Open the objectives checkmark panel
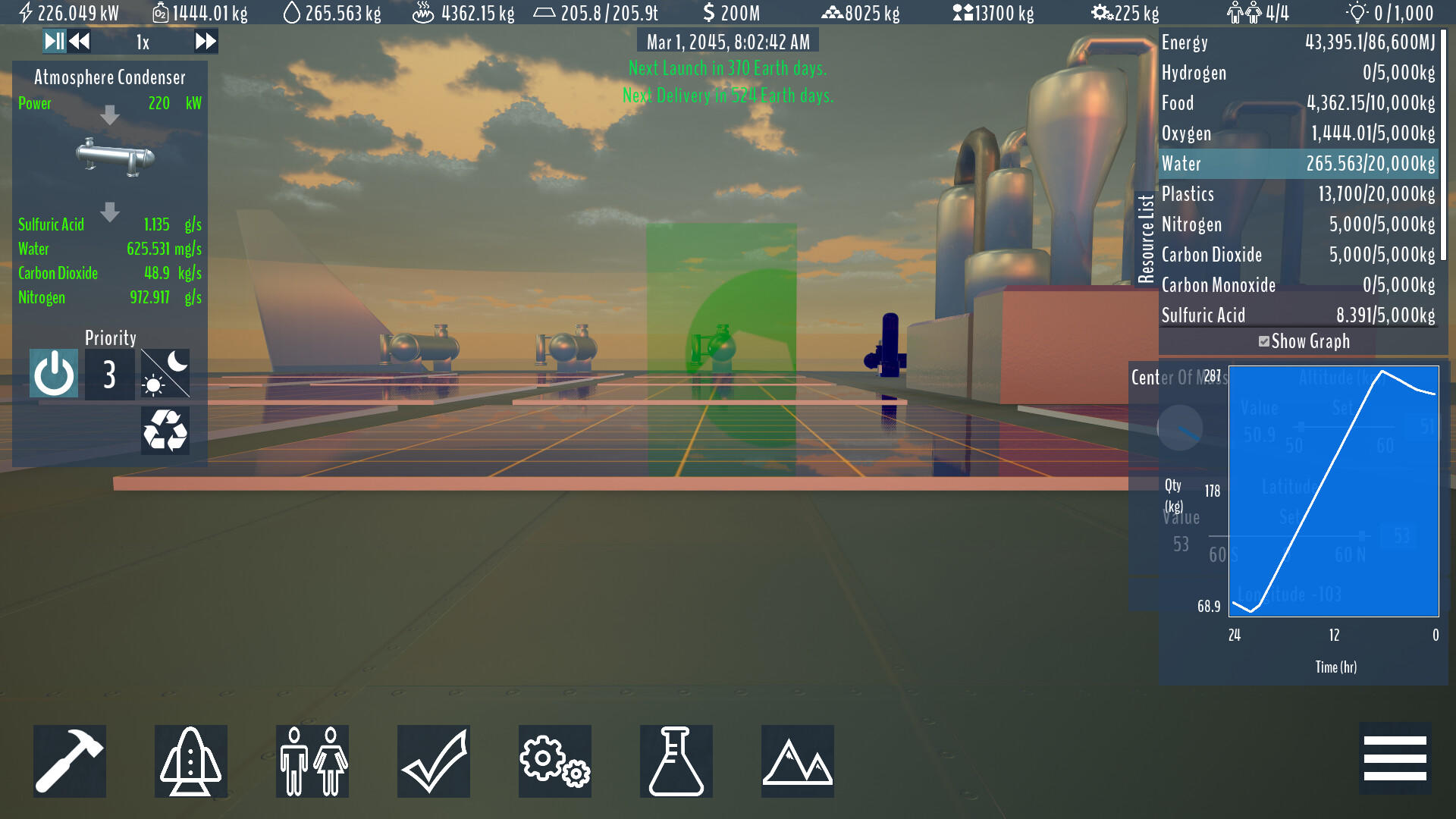This screenshot has height=819, width=1456. pyautogui.click(x=433, y=761)
